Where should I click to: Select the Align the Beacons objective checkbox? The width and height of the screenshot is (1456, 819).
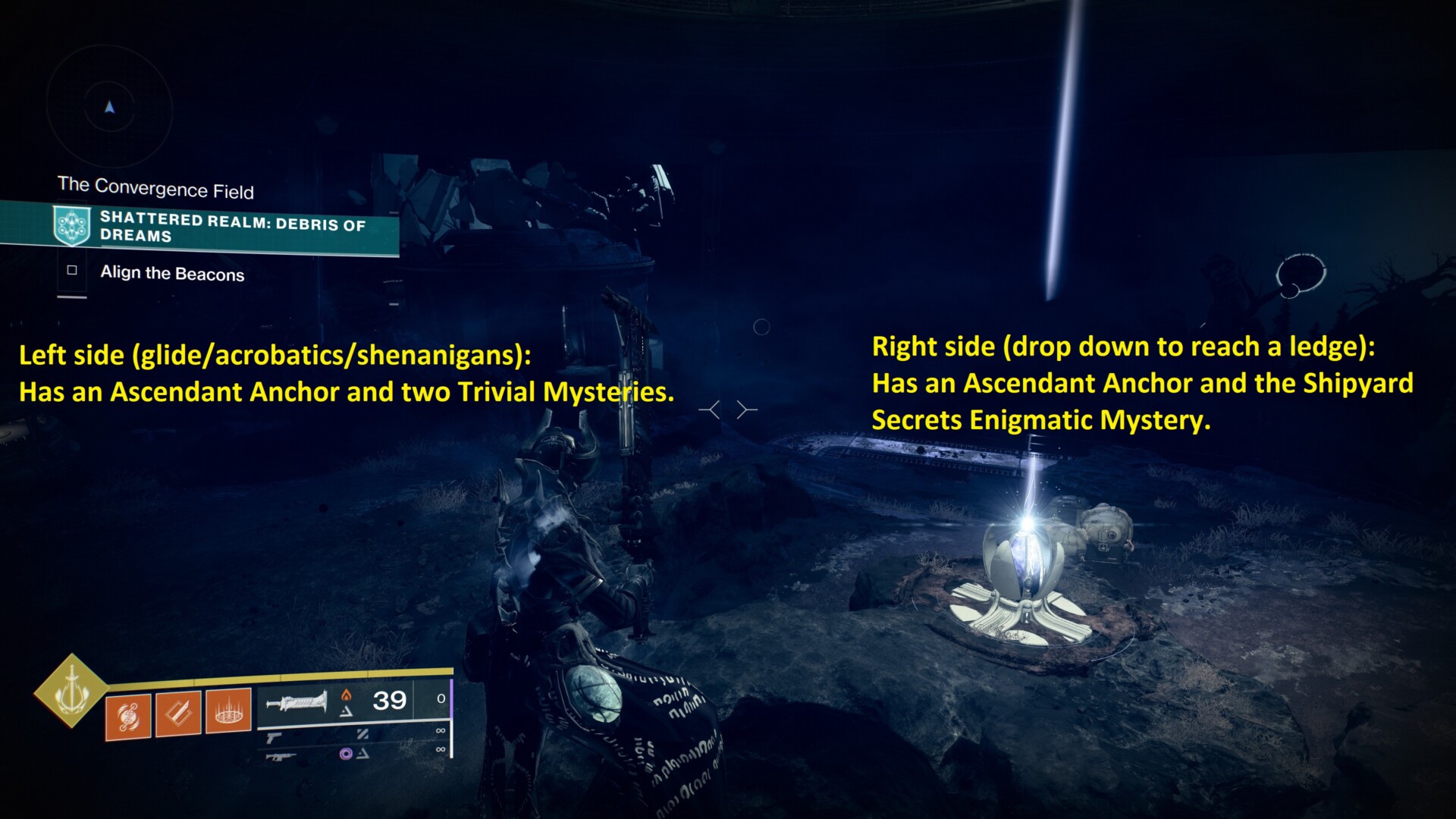[x=72, y=270]
